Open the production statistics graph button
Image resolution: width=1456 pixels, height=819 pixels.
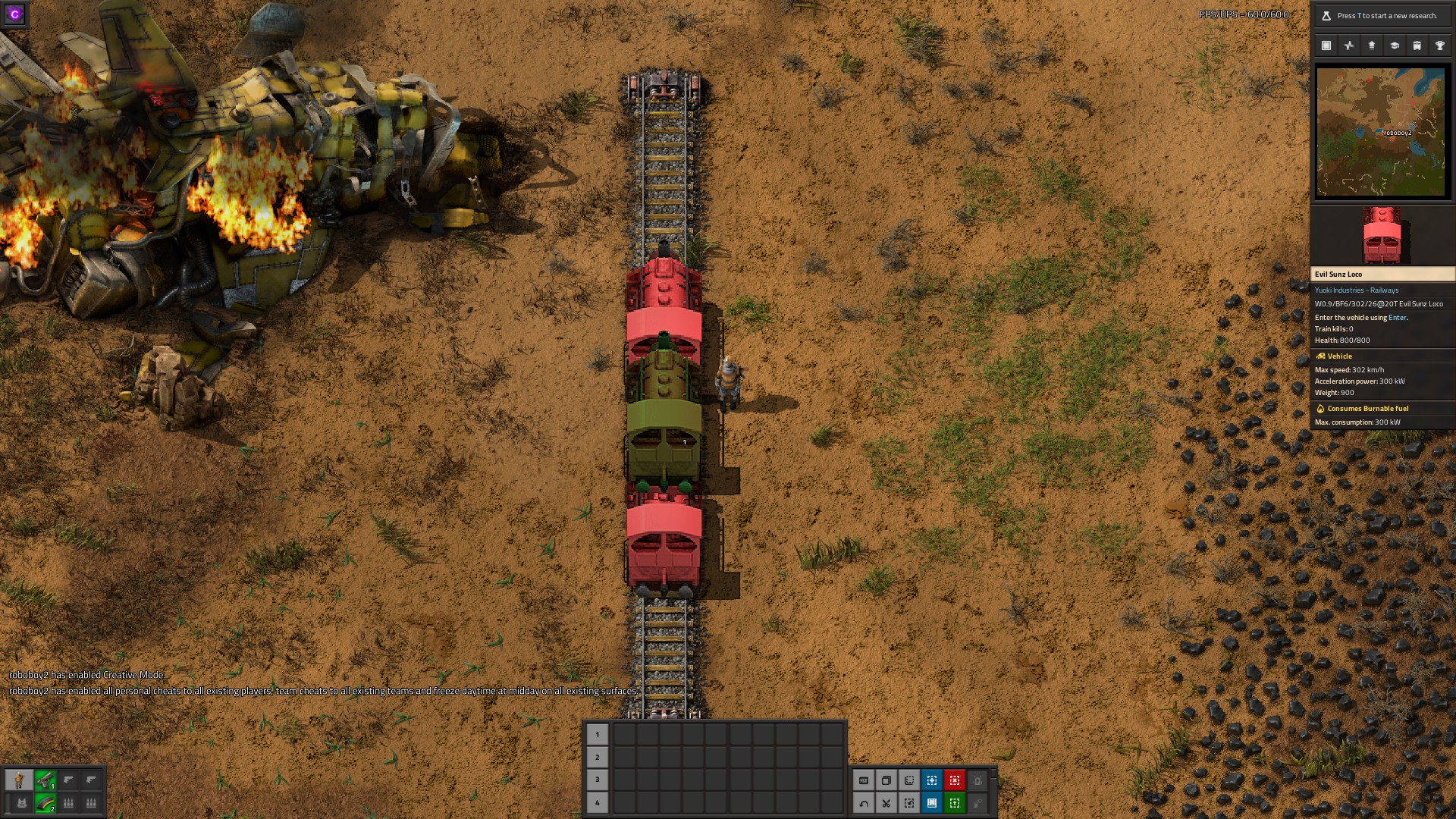pyautogui.click(x=1349, y=45)
